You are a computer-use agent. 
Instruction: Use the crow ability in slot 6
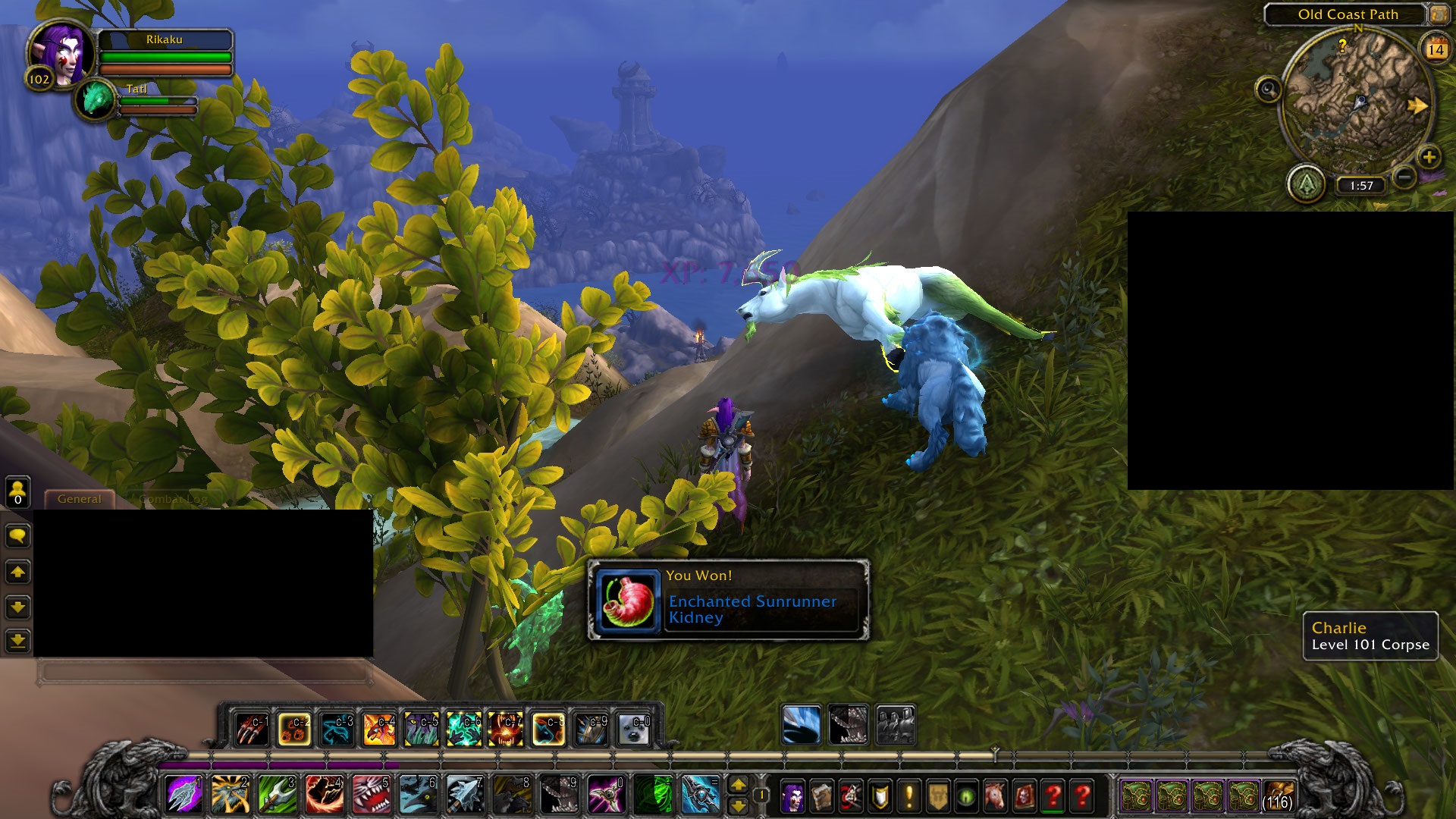pos(418,795)
